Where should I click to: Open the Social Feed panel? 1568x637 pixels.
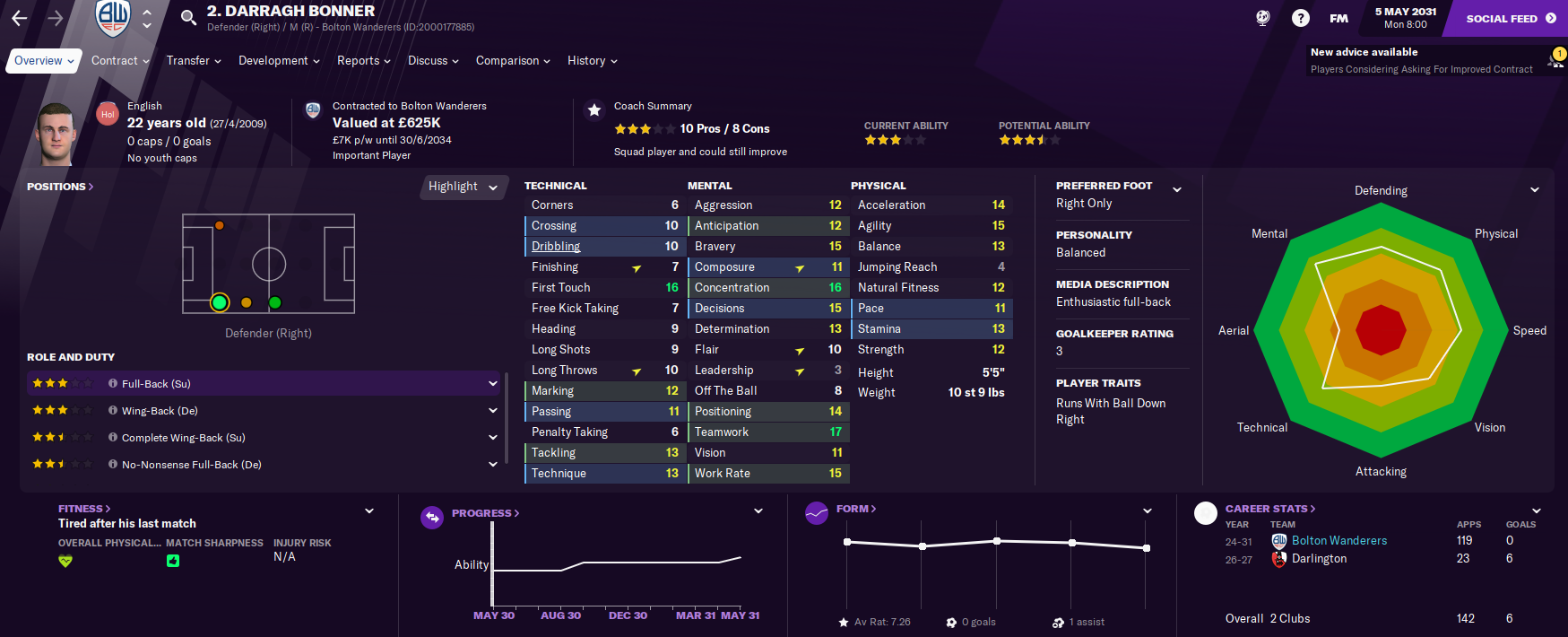(x=1510, y=18)
